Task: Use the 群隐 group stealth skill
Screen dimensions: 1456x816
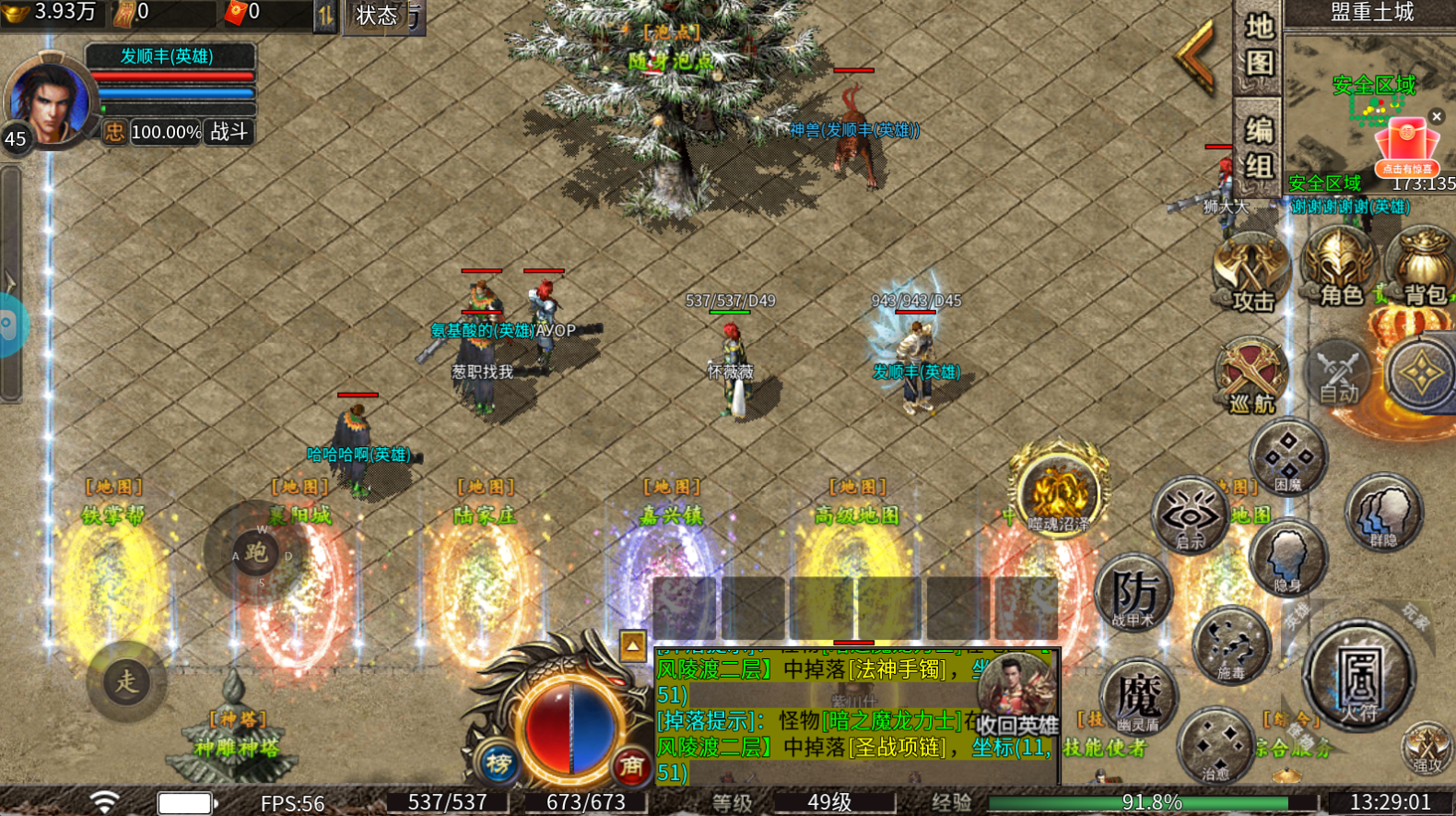Action: 1383,512
